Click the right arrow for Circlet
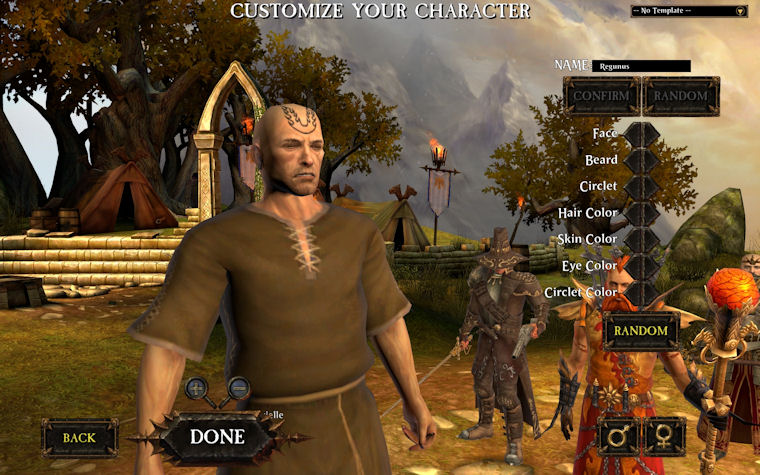The width and height of the screenshot is (760, 475). [651, 186]
